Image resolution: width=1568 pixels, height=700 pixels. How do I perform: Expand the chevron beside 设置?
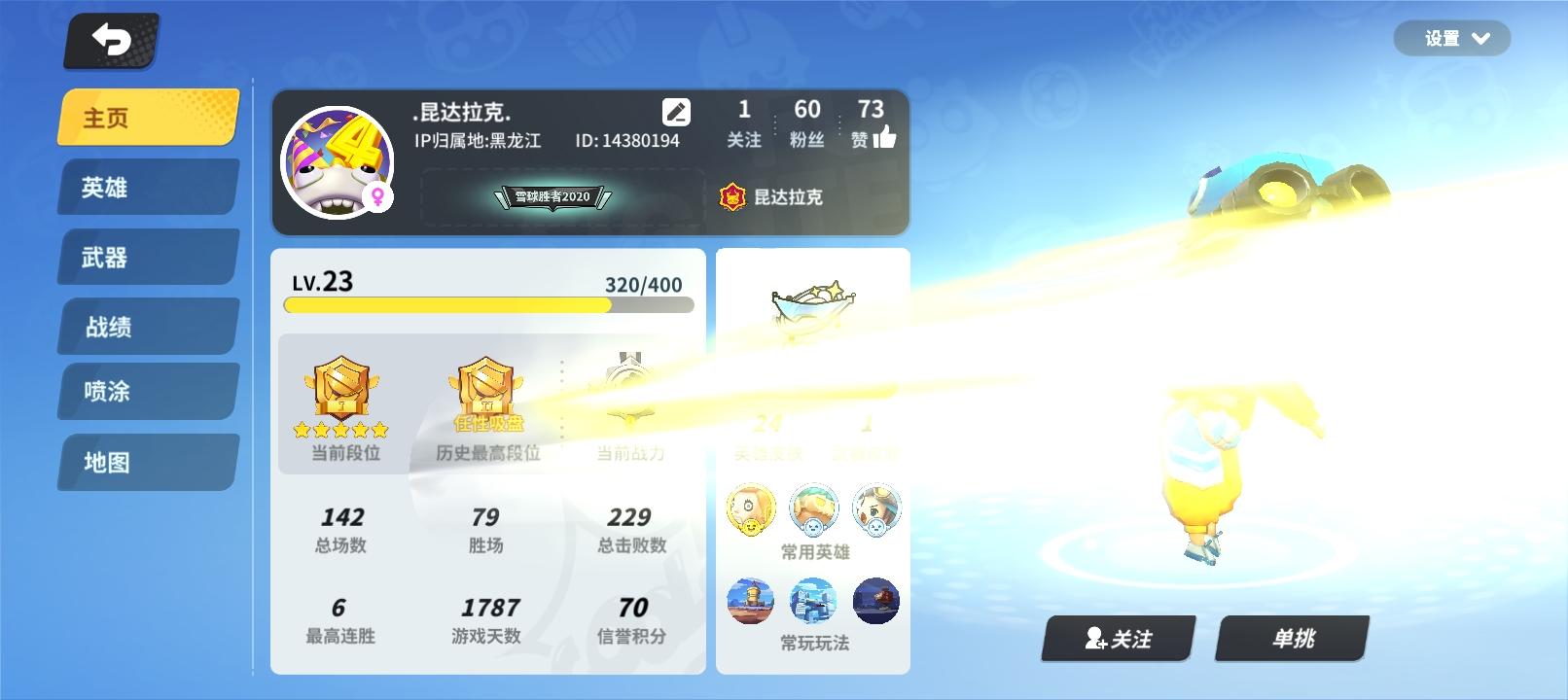coord(1479,39)
